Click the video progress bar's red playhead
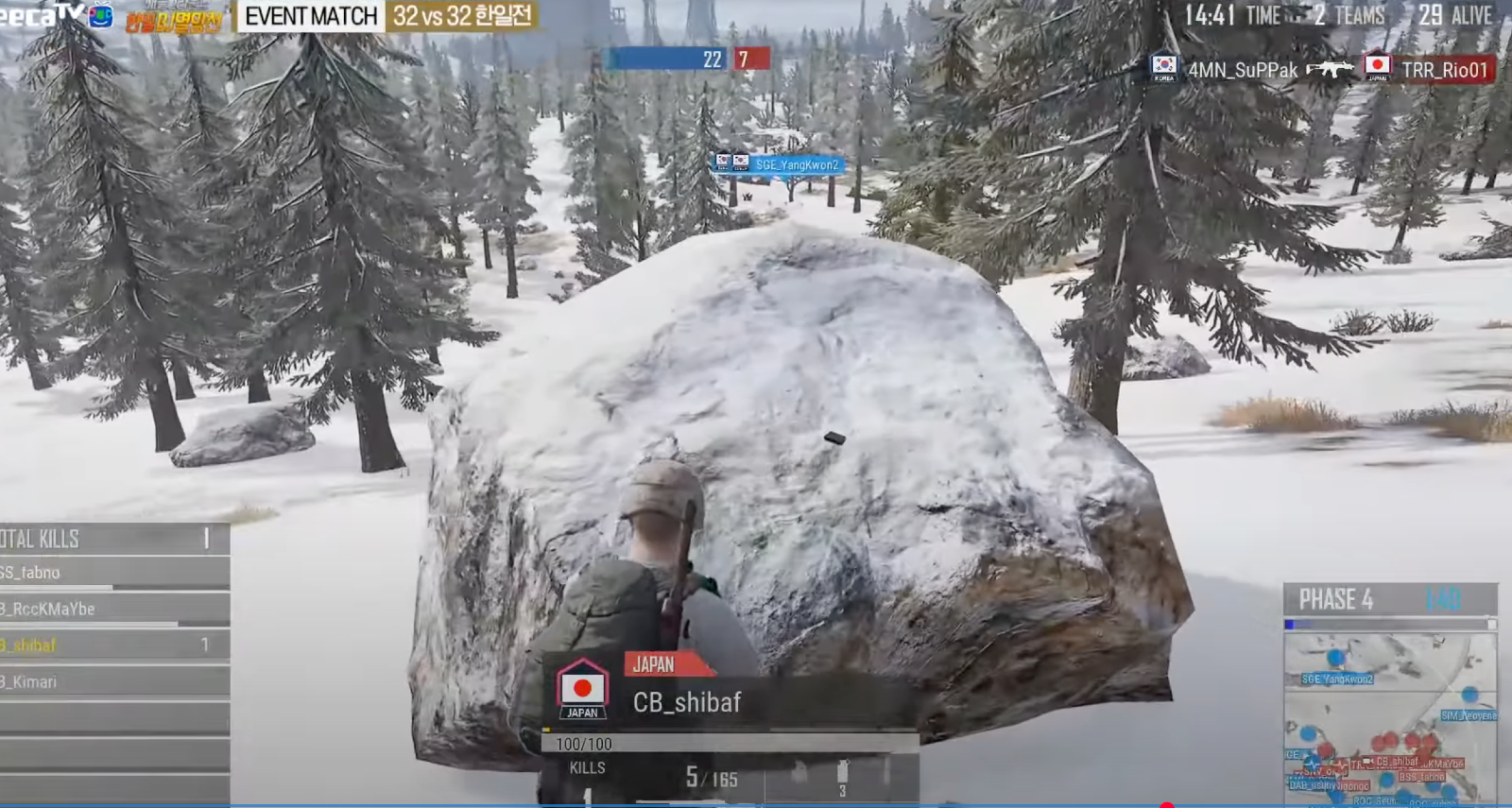Image resolution: width=1512 pixels, height=808 pixels. pos(1167,805)
